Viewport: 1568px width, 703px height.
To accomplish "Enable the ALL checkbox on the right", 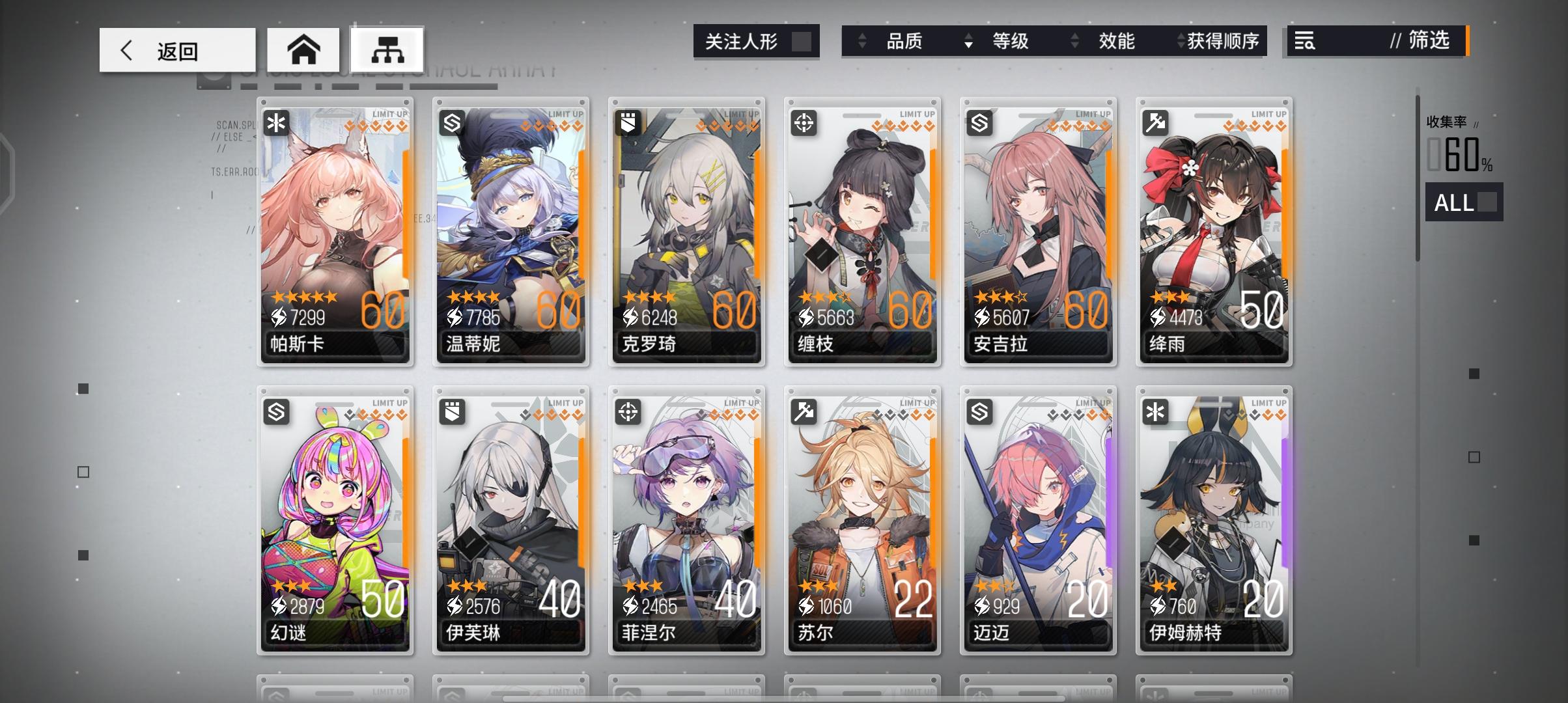I will coord(1487,203).
